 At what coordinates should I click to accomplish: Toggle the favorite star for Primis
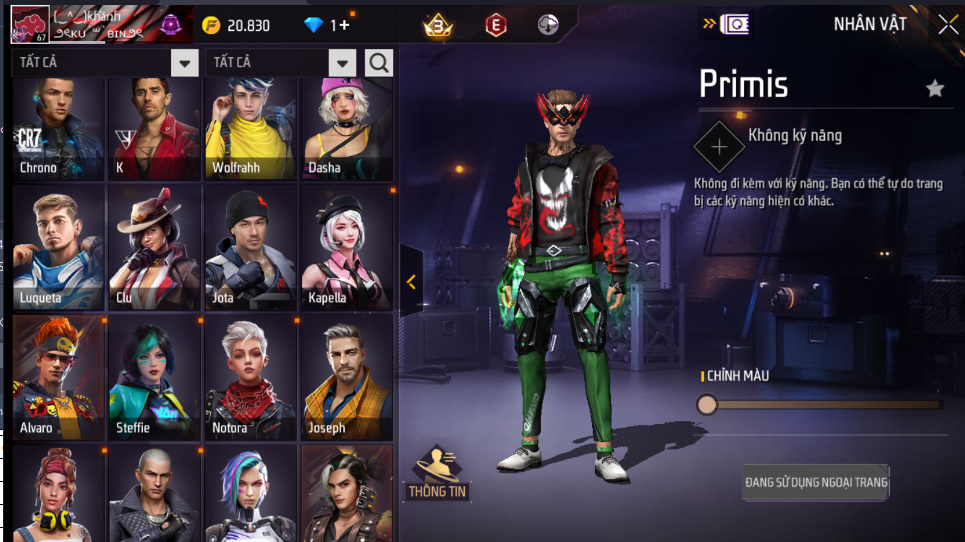coord(935,89)
